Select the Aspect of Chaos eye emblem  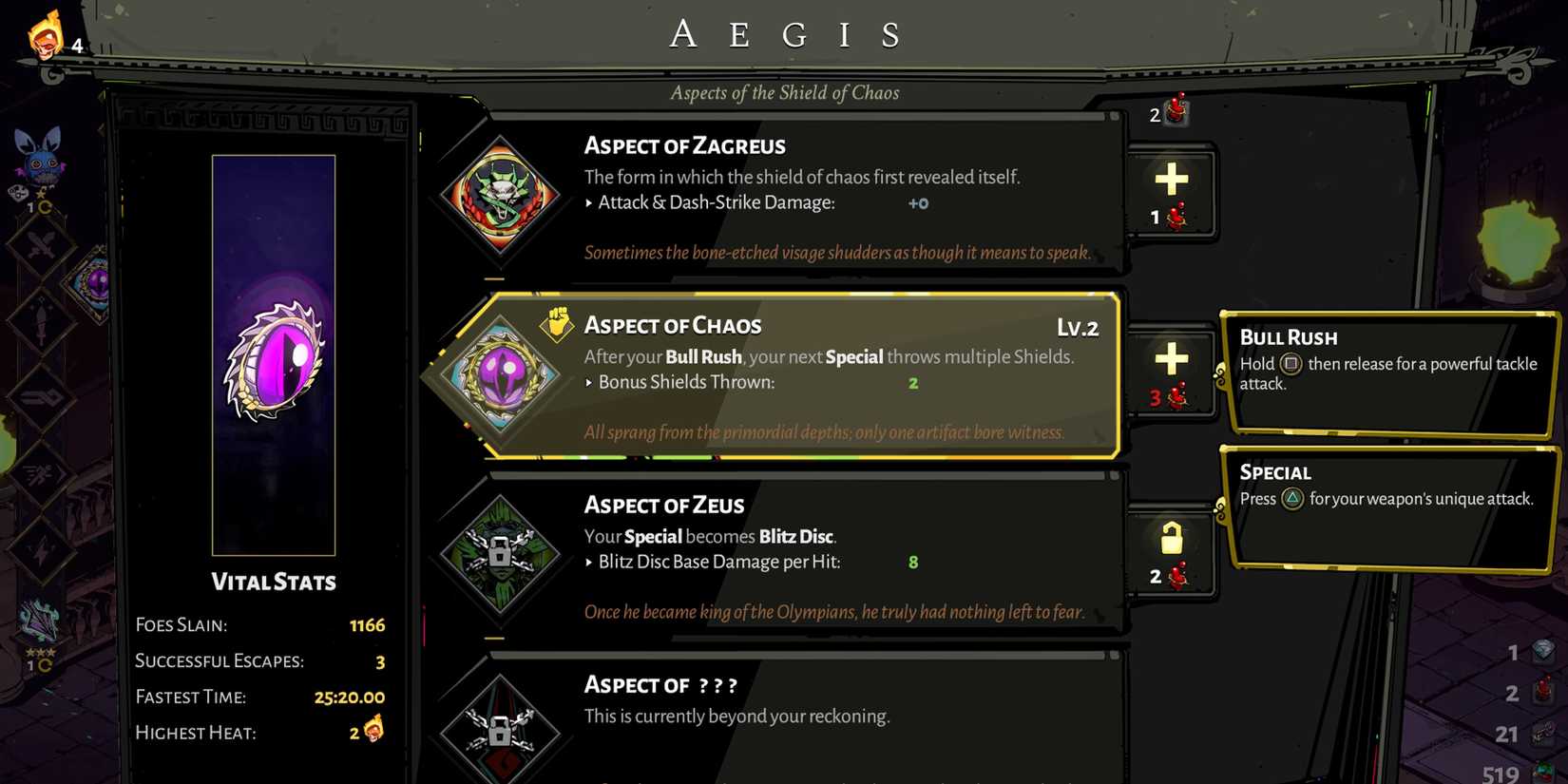click(x=501, y=378)
